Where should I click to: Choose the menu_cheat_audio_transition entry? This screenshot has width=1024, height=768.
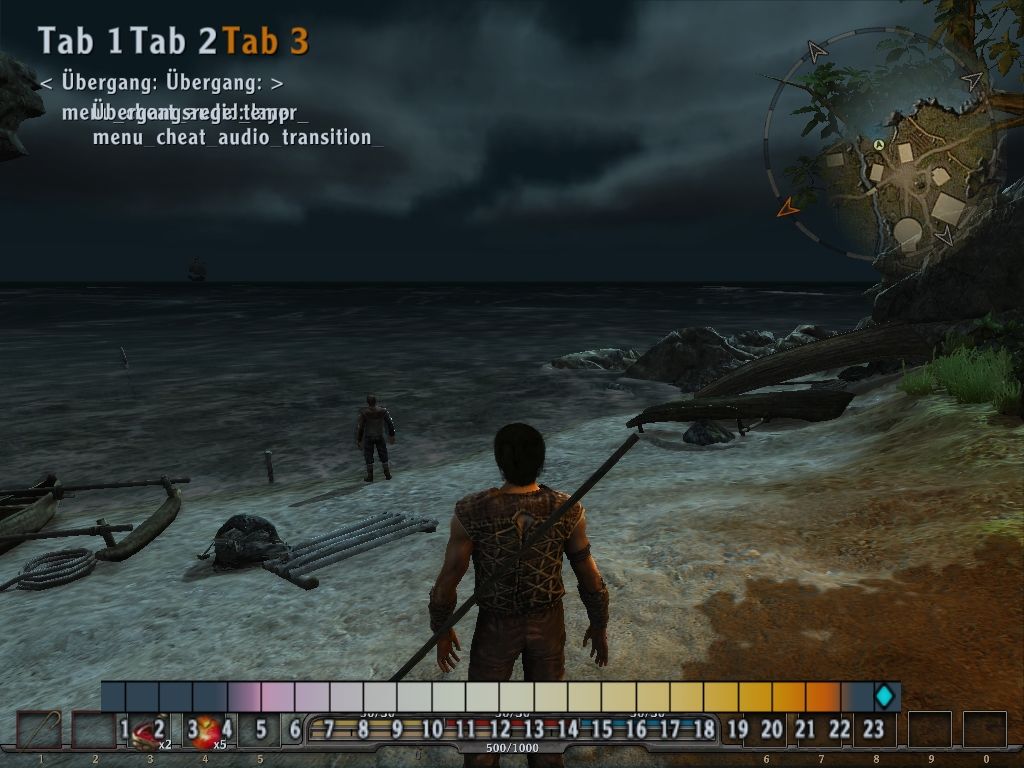tap(237, 137)
